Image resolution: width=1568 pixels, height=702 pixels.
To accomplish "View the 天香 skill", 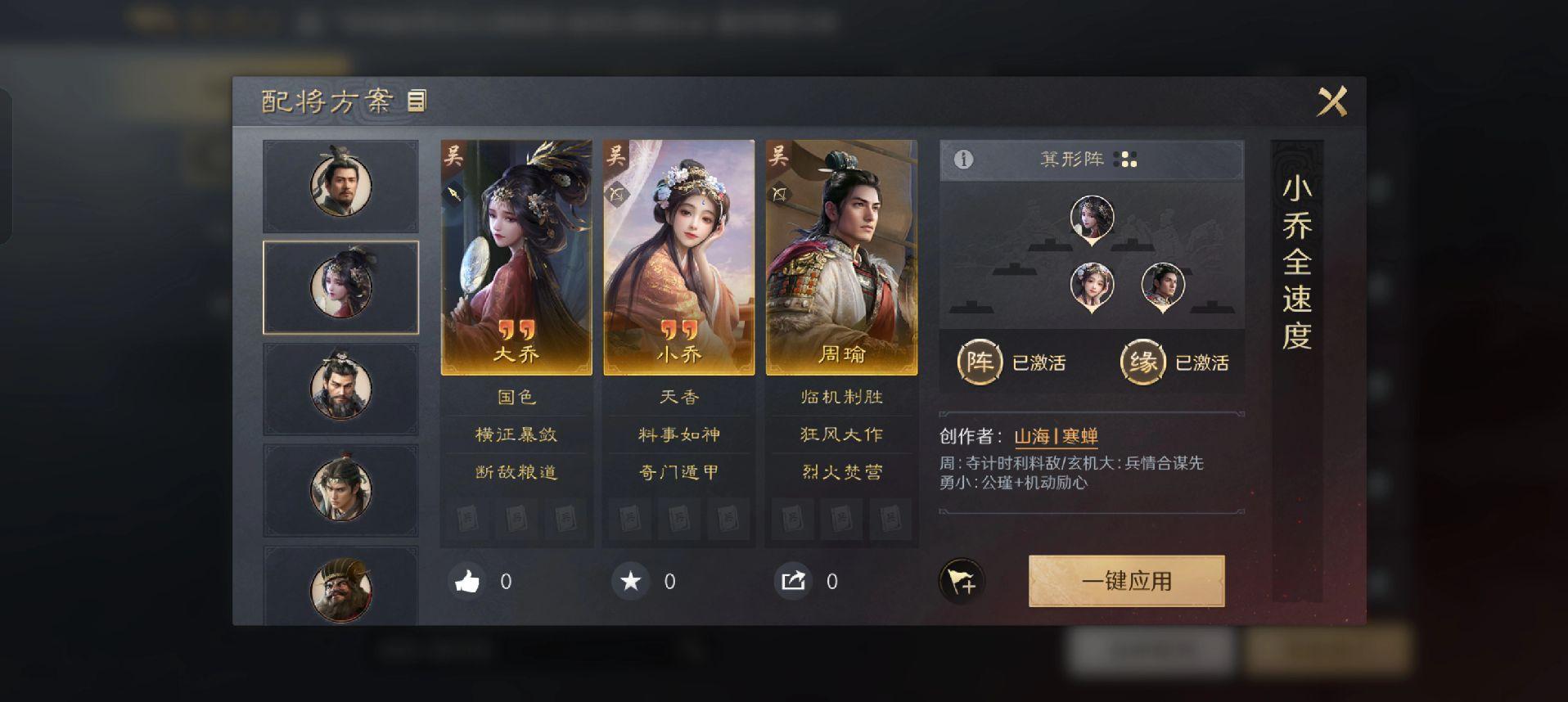I will [x=678, y=397].
